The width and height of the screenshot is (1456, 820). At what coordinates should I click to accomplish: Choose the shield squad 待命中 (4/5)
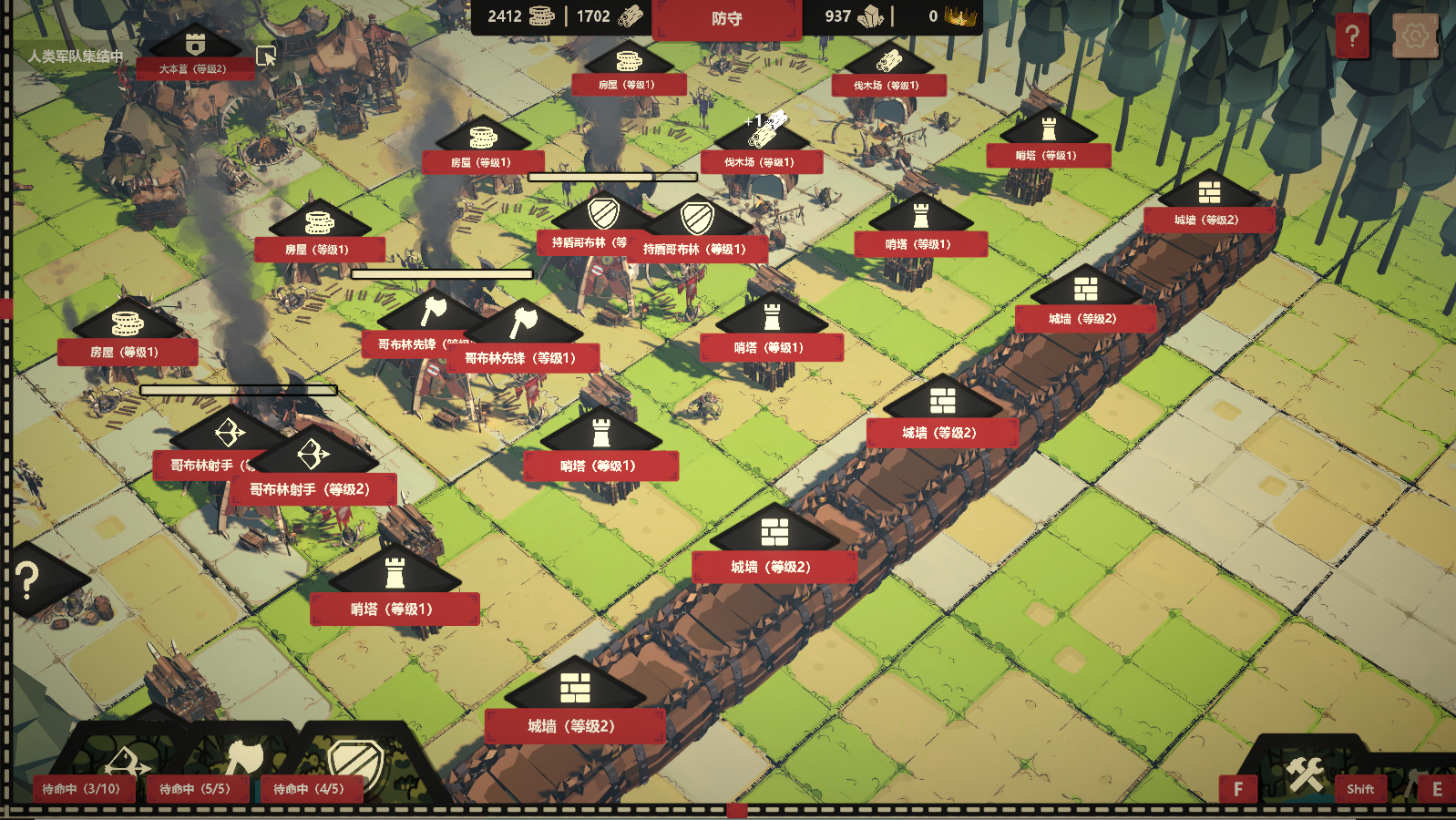[x=310, y=788]
